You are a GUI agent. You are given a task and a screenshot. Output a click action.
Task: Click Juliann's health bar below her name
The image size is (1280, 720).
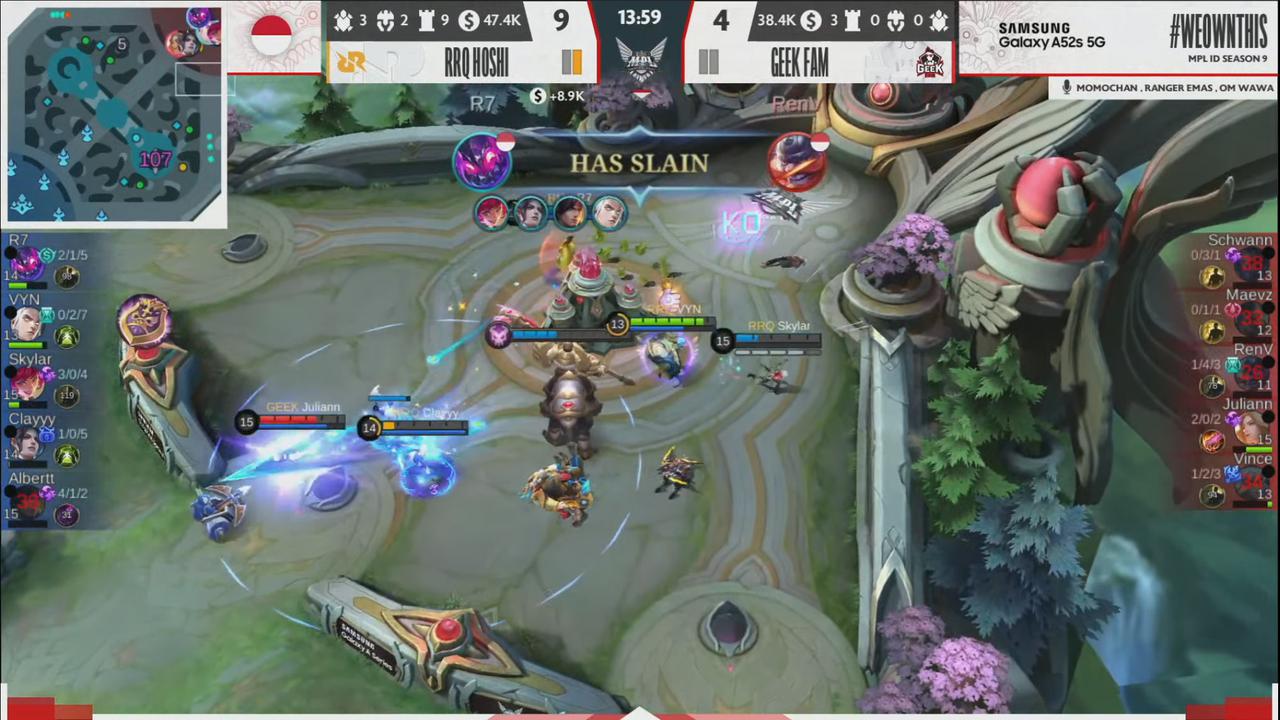coord(300,421)
